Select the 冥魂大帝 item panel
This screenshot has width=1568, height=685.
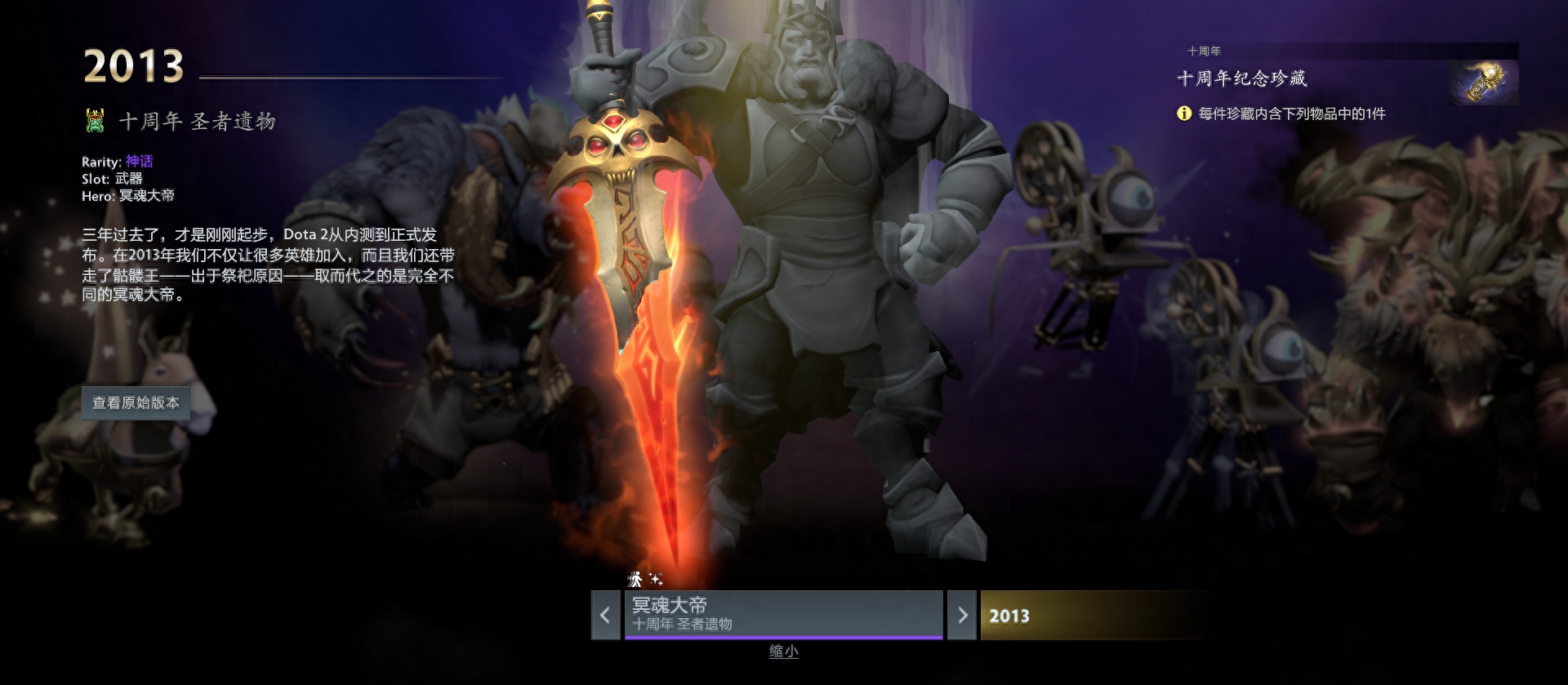[782, 614]
